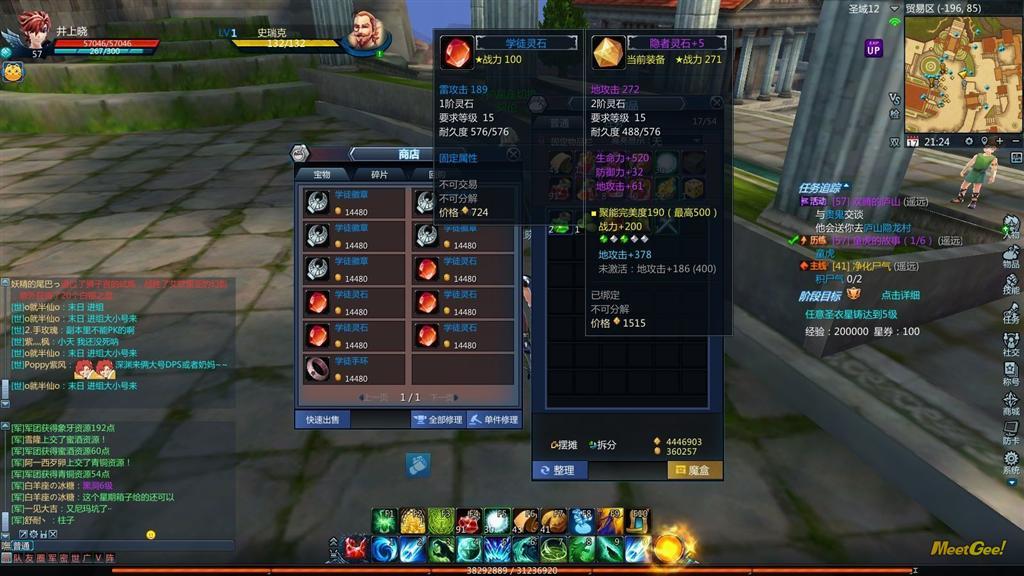Open the 系统 system settings icon
Viewport: 1024px width, 576px height.
point(1011,461)
